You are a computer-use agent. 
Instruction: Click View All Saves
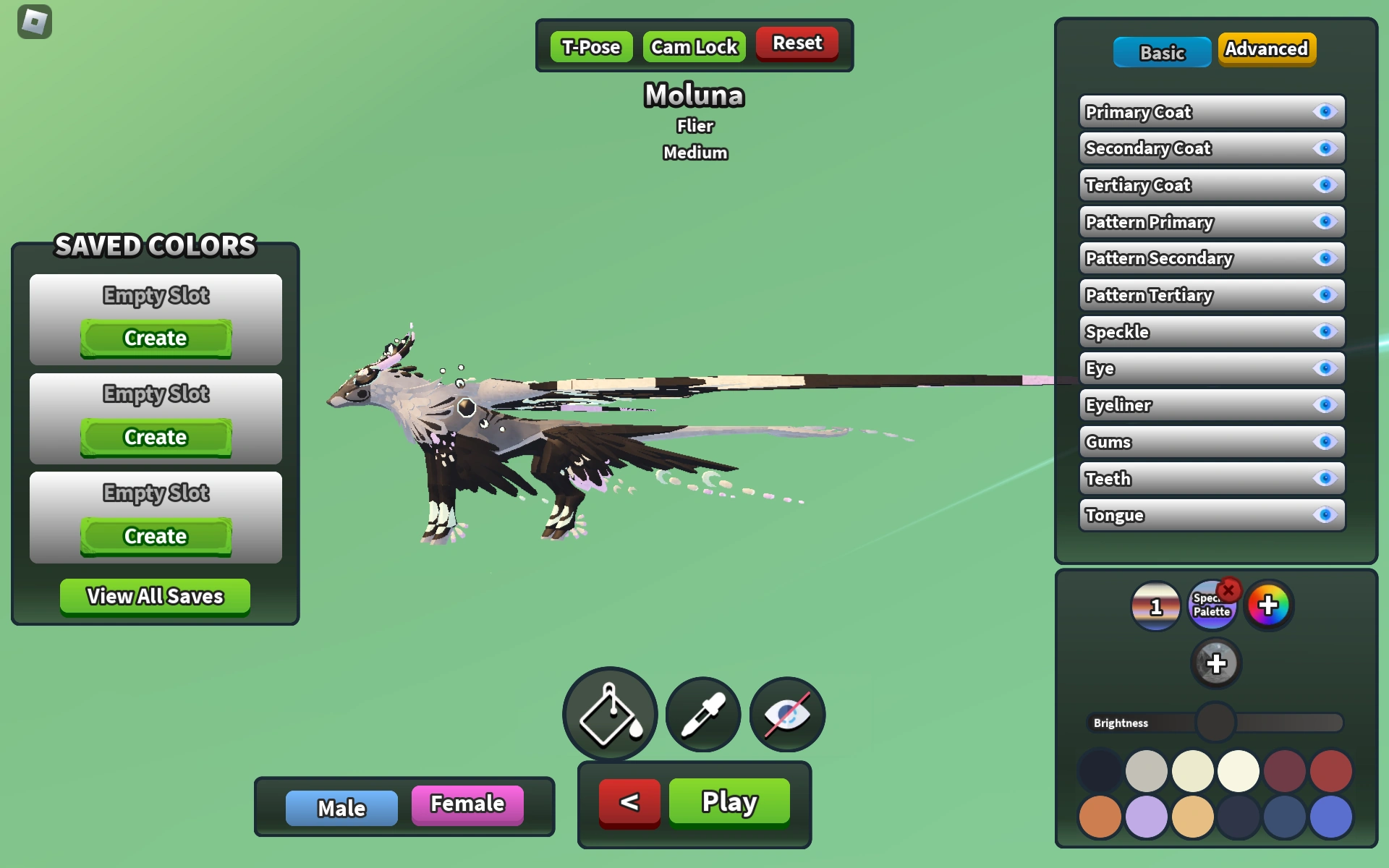[155, 596]
